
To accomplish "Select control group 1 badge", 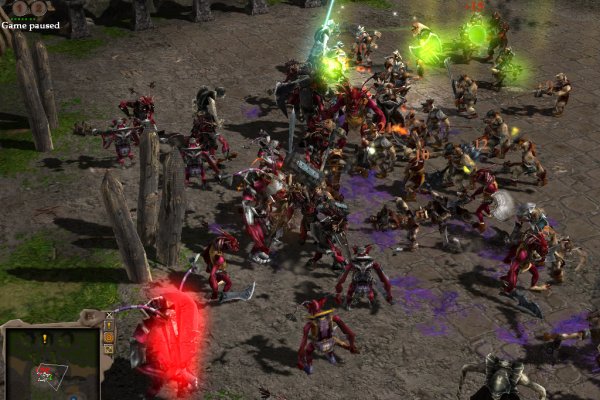I will click(x=18, y=8).
